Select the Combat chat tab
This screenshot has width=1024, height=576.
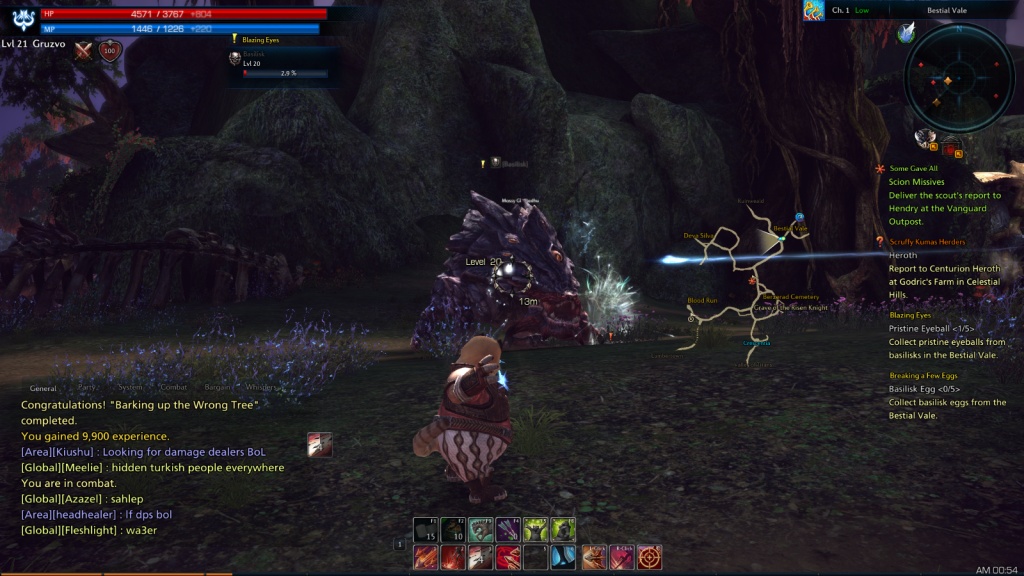pos(174,387)
